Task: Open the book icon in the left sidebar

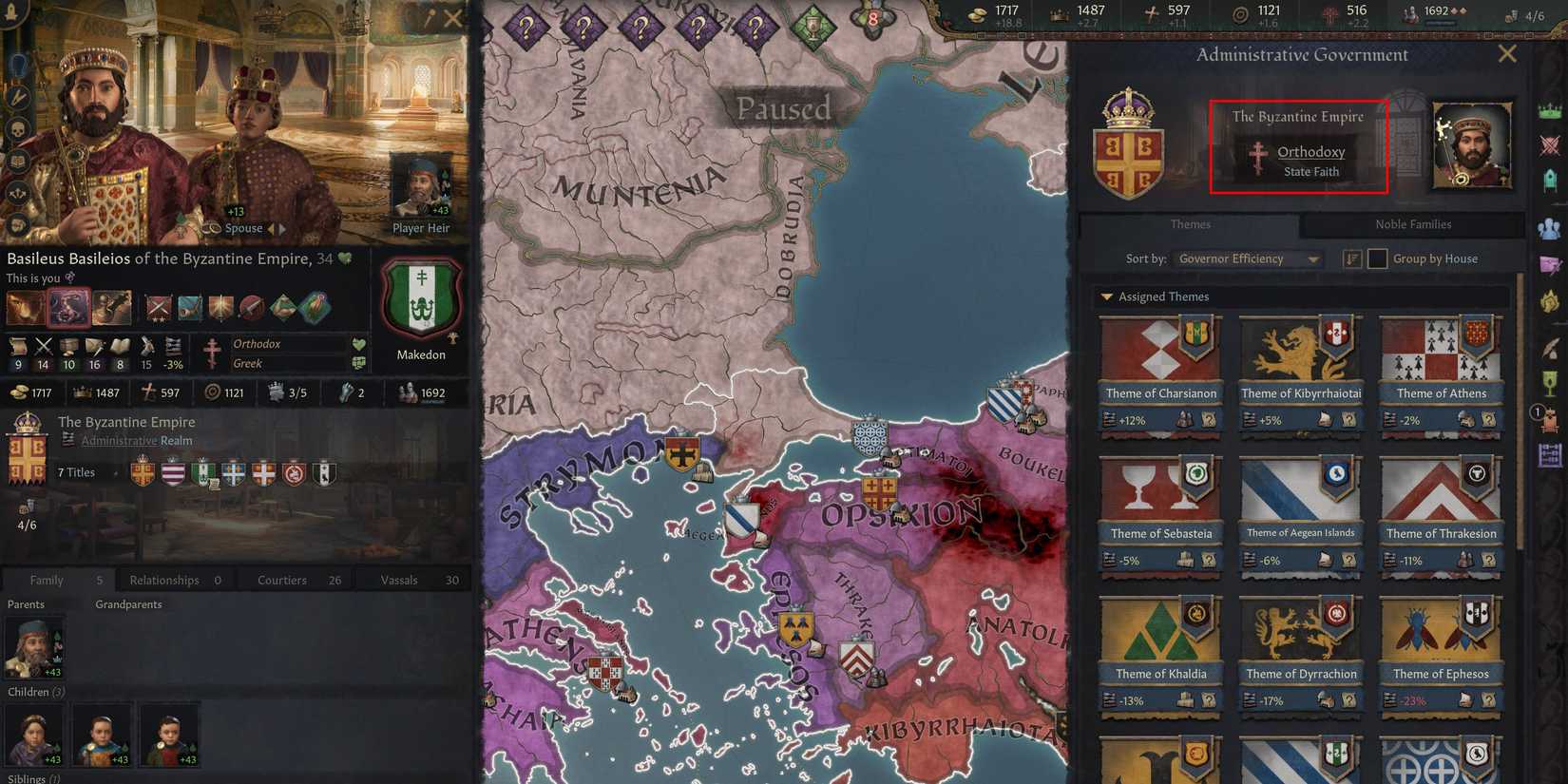Action: point(17,161)
